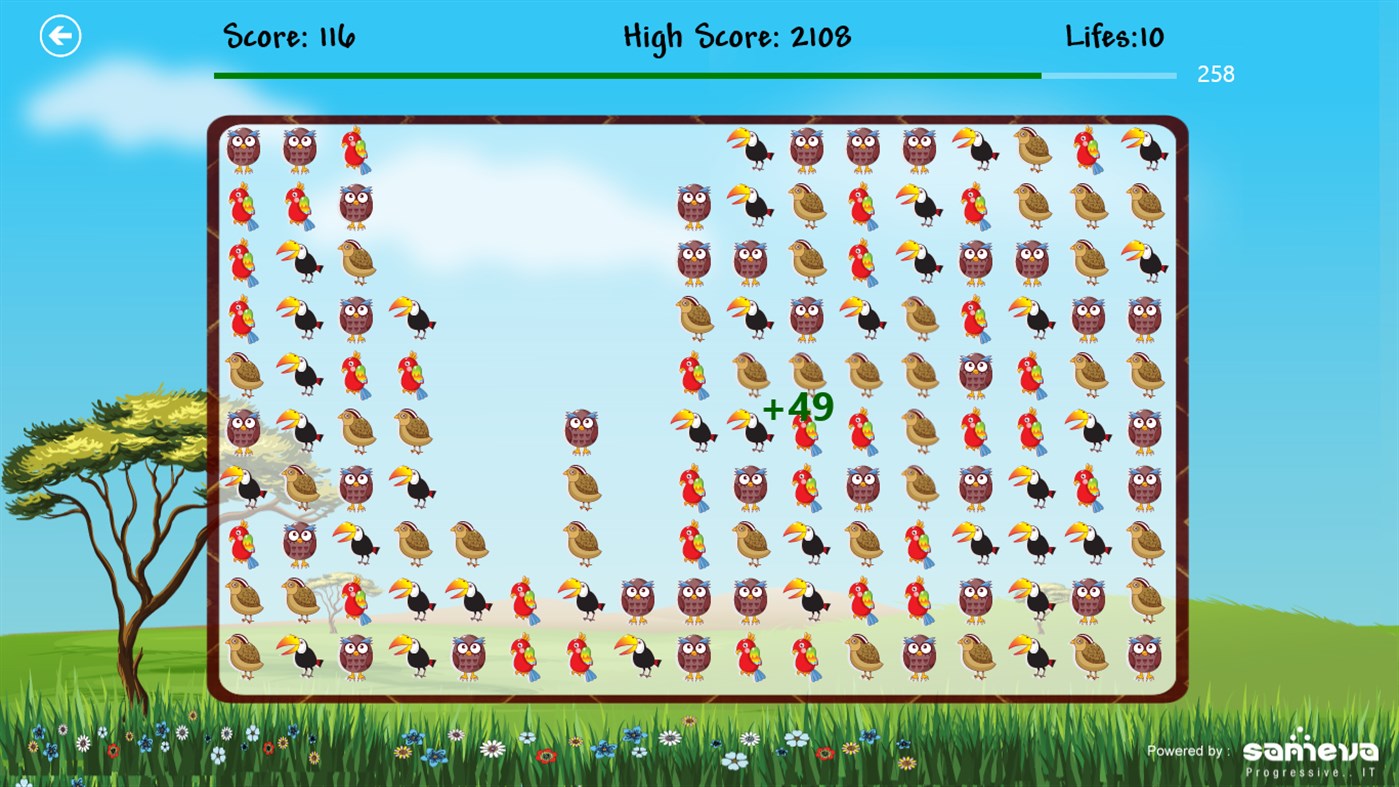
Task: Click the 258 counter beside the progress bar
Action: point(1215,74)
